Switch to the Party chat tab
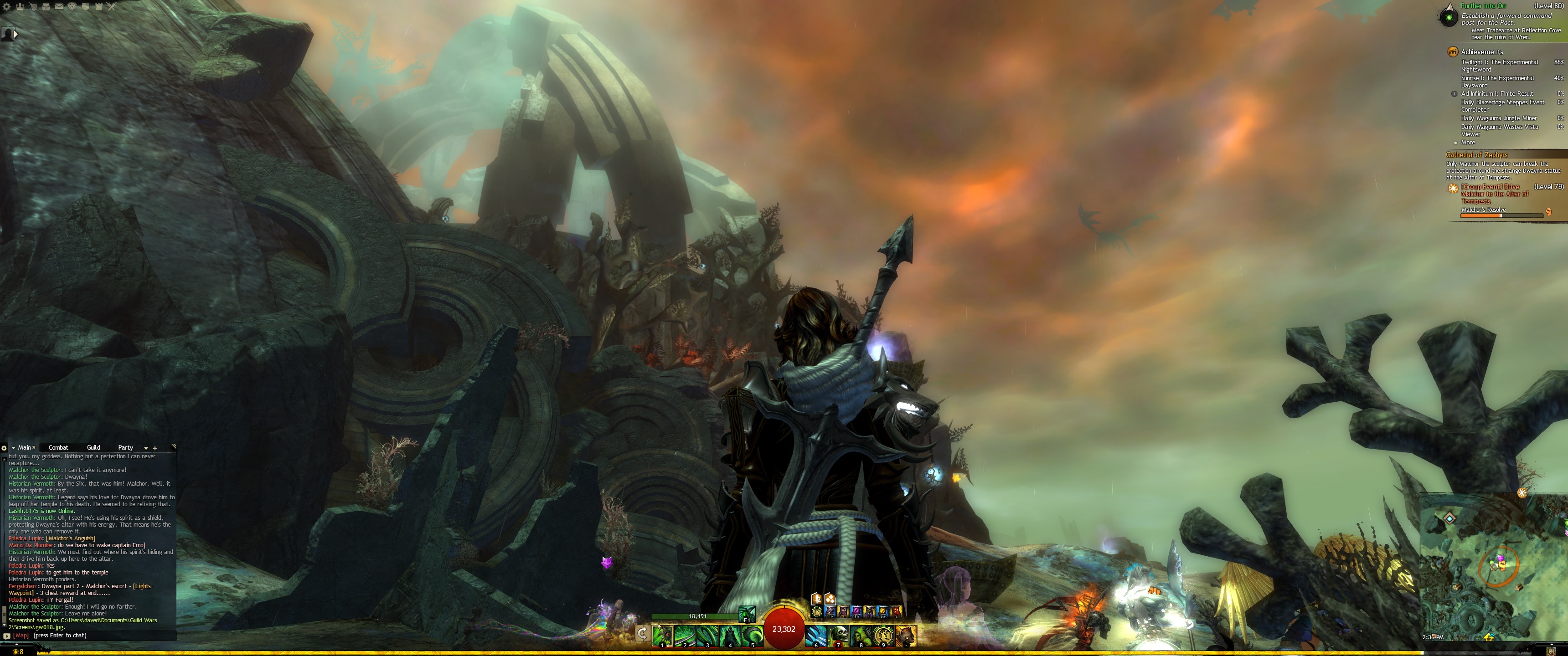 click(125, 447)
